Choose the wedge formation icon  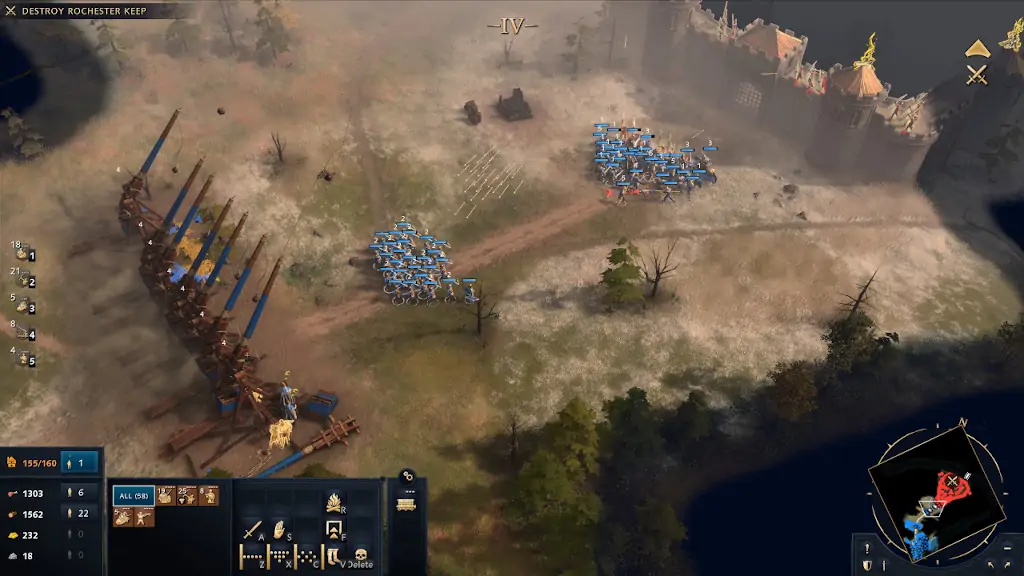(307, 556)
